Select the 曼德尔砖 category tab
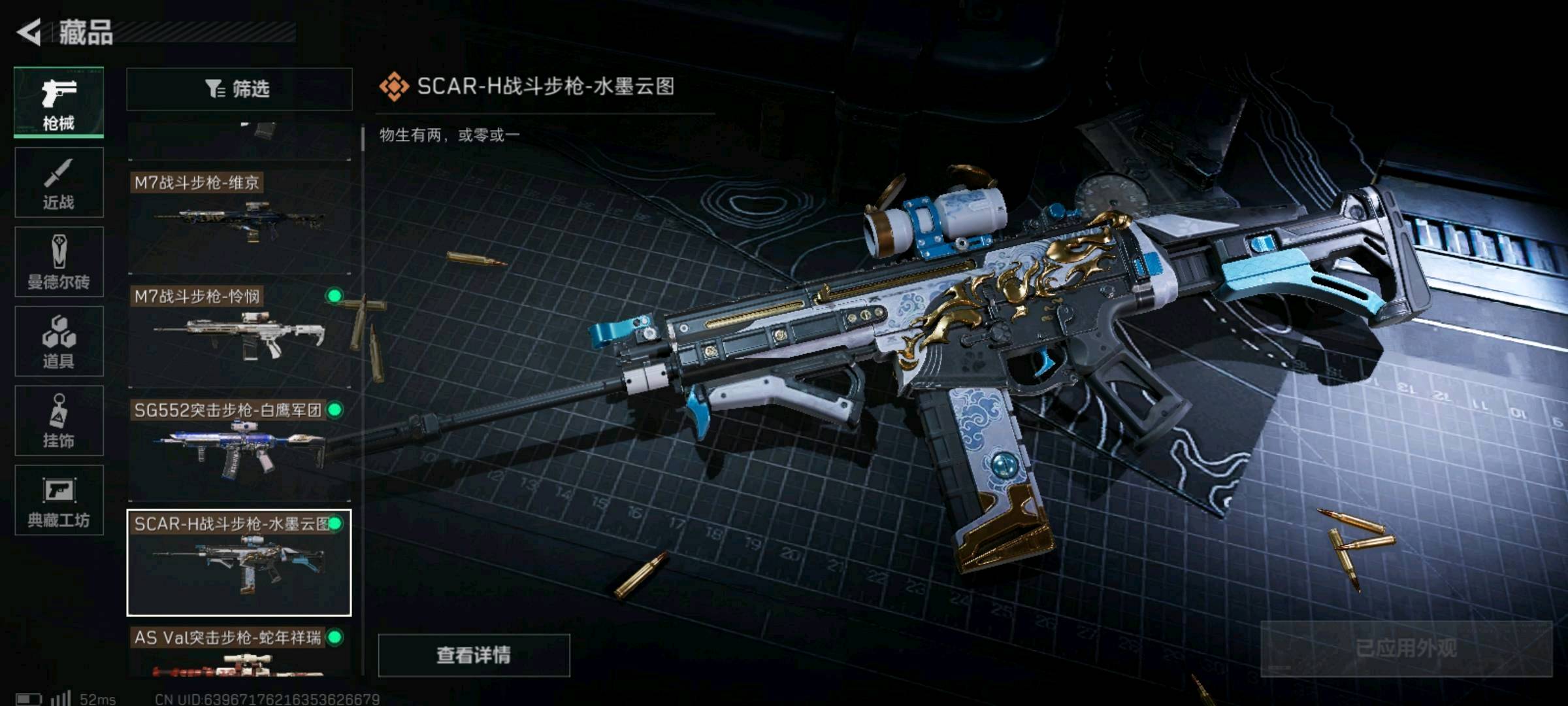The image size is (1568, 706). click(59, 262)
